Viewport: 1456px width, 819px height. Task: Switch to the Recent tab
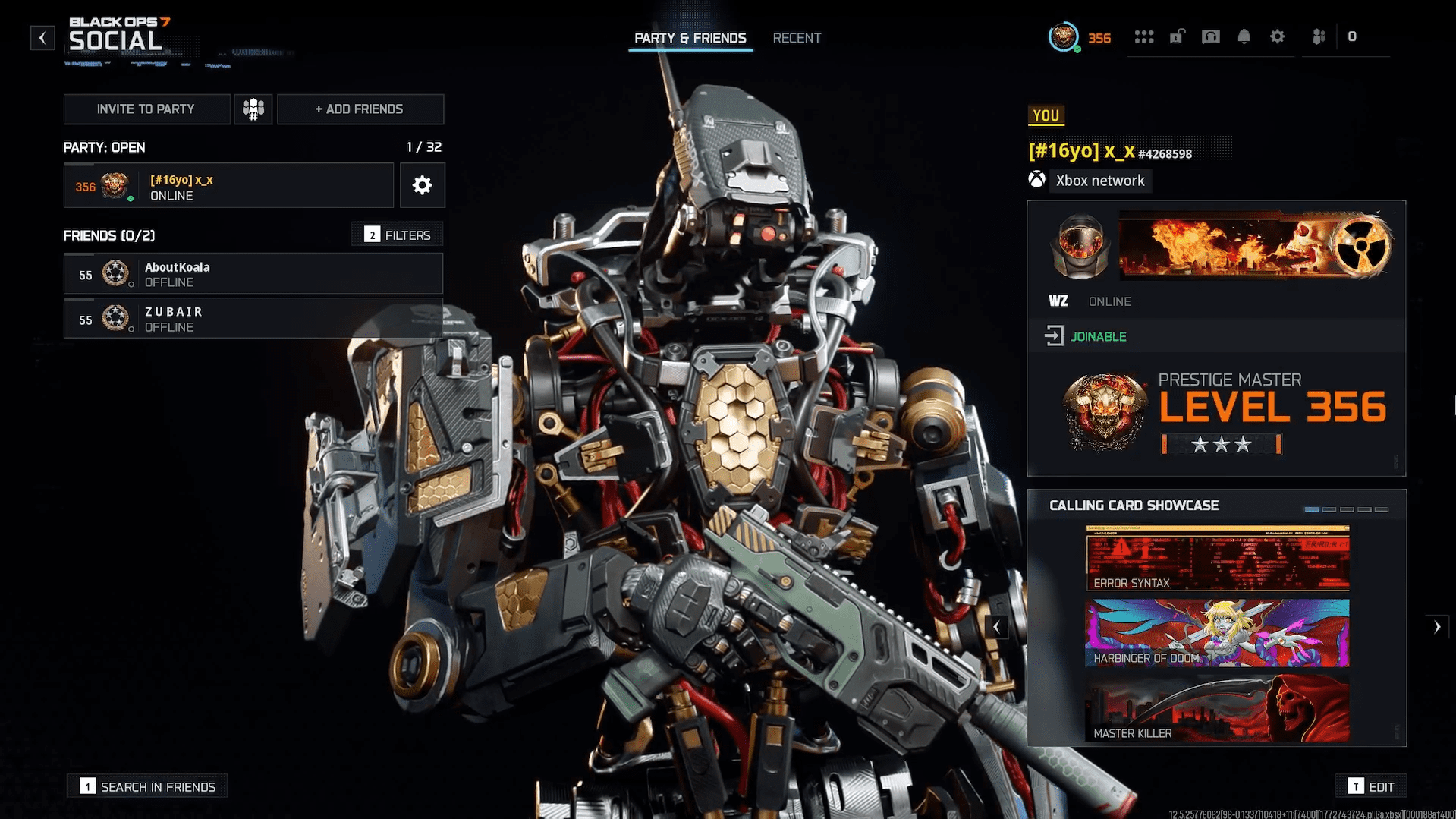(797, 38)
